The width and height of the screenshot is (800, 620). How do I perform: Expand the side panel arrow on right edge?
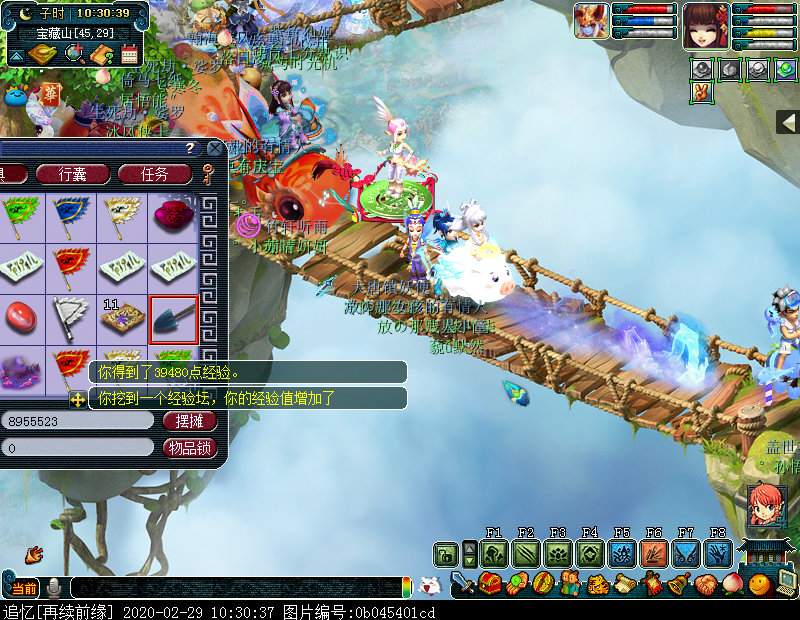(788, 122)
